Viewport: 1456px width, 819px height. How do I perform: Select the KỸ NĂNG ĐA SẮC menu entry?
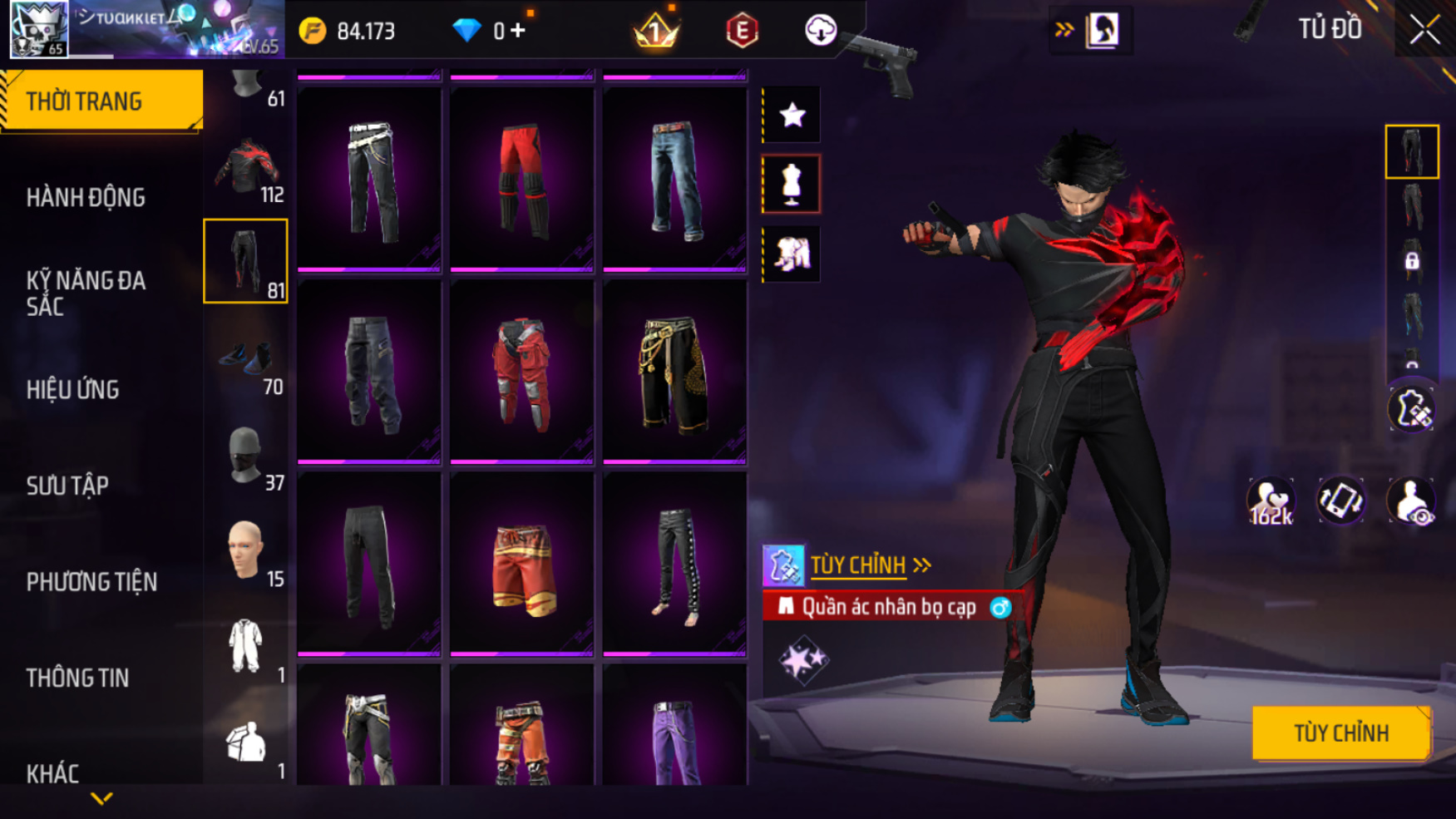click(x=86, y=293)
